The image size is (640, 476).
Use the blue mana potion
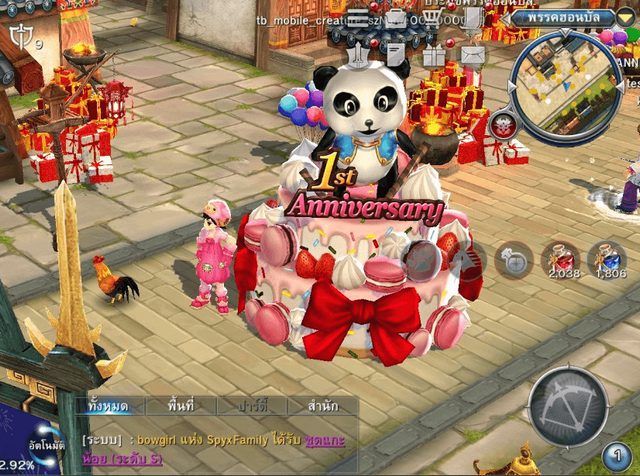coord(606,260)
